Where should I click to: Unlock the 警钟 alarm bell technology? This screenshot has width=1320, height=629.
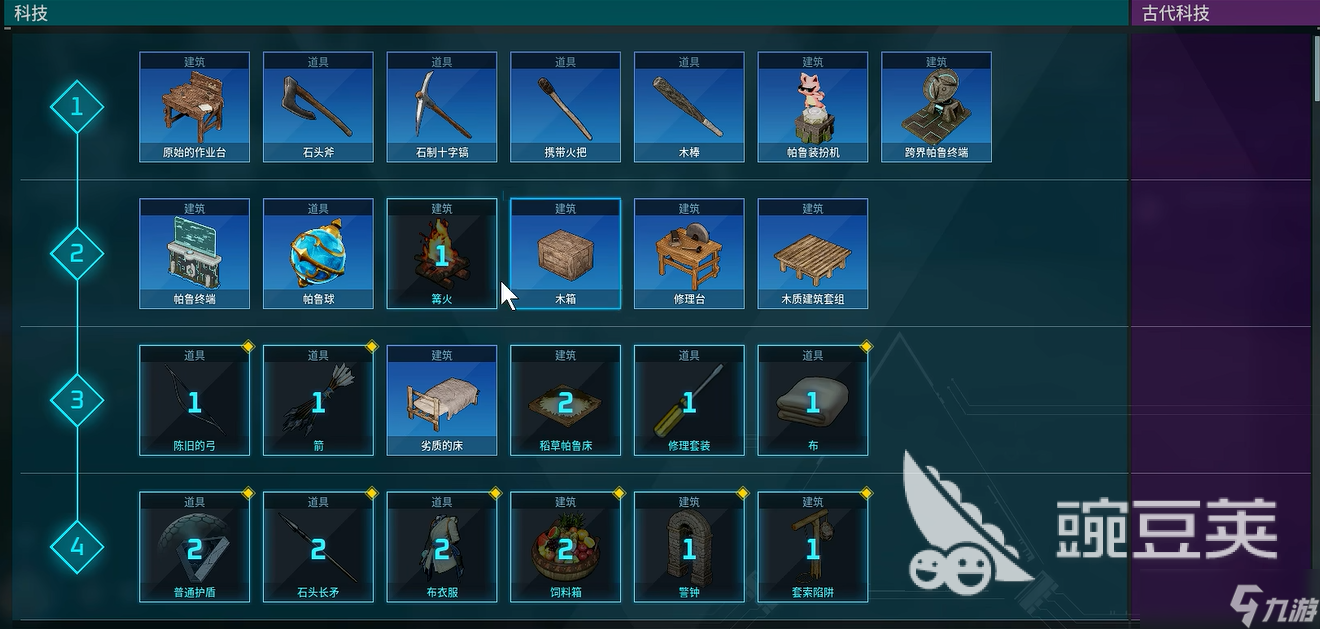tap(689, 547)
